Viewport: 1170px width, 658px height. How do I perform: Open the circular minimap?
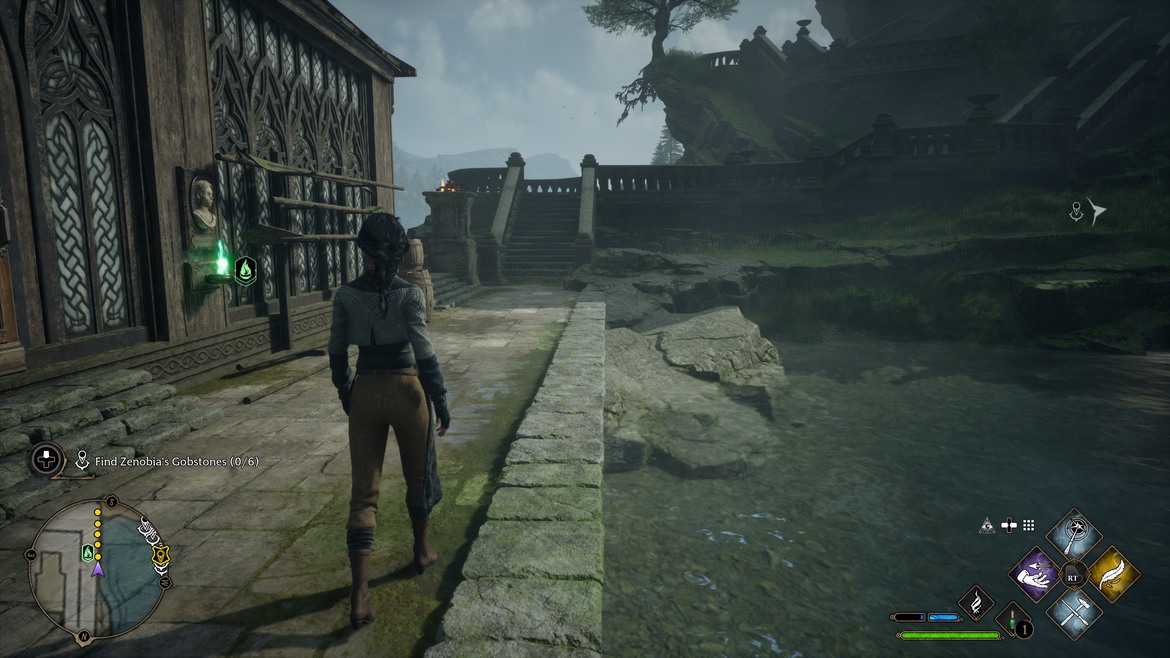tap(96, 569)
